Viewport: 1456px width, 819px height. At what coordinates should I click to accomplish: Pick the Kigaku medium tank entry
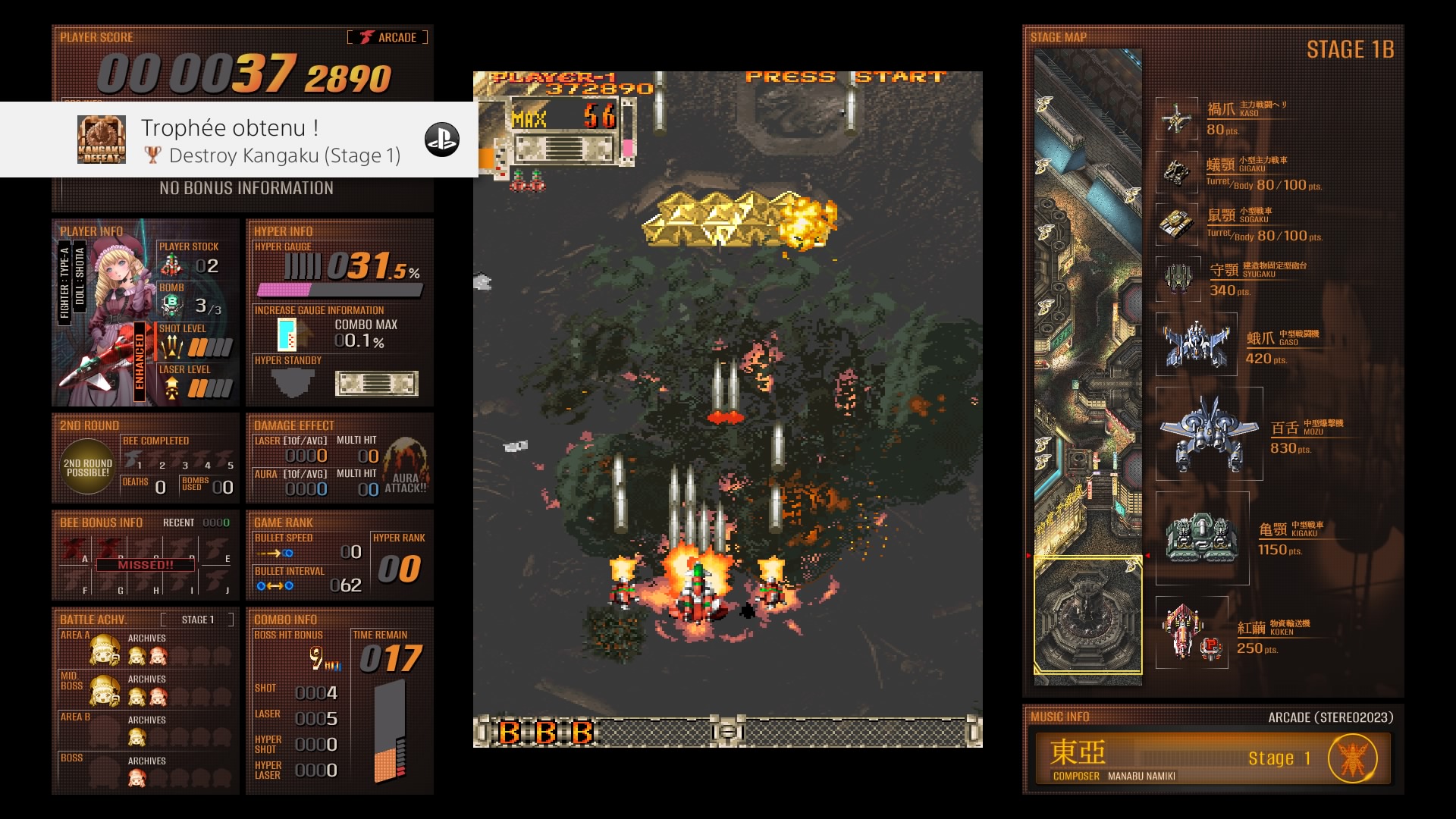(1202, 538)
